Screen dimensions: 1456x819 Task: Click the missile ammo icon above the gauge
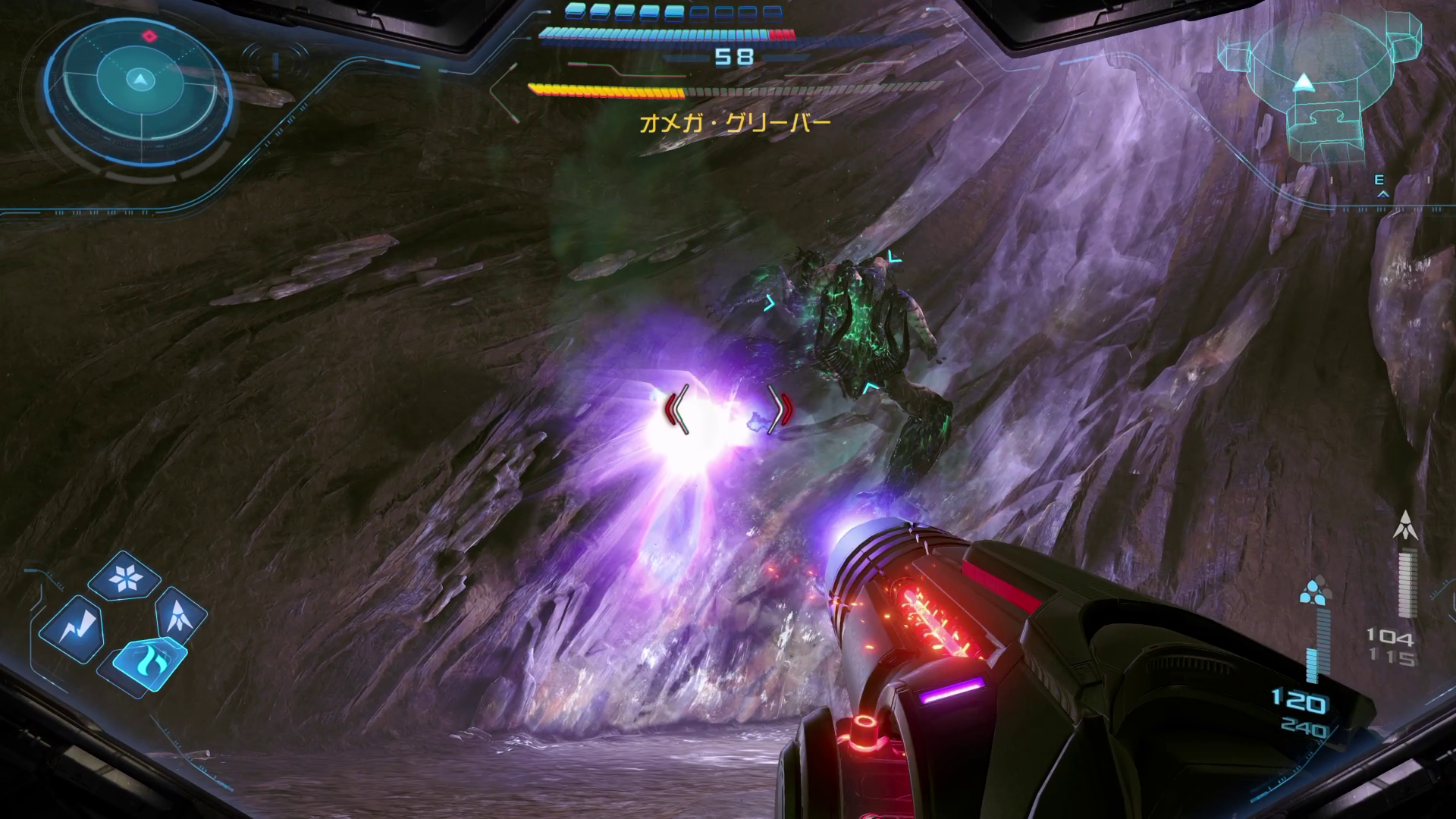[x=1405, y=525]
